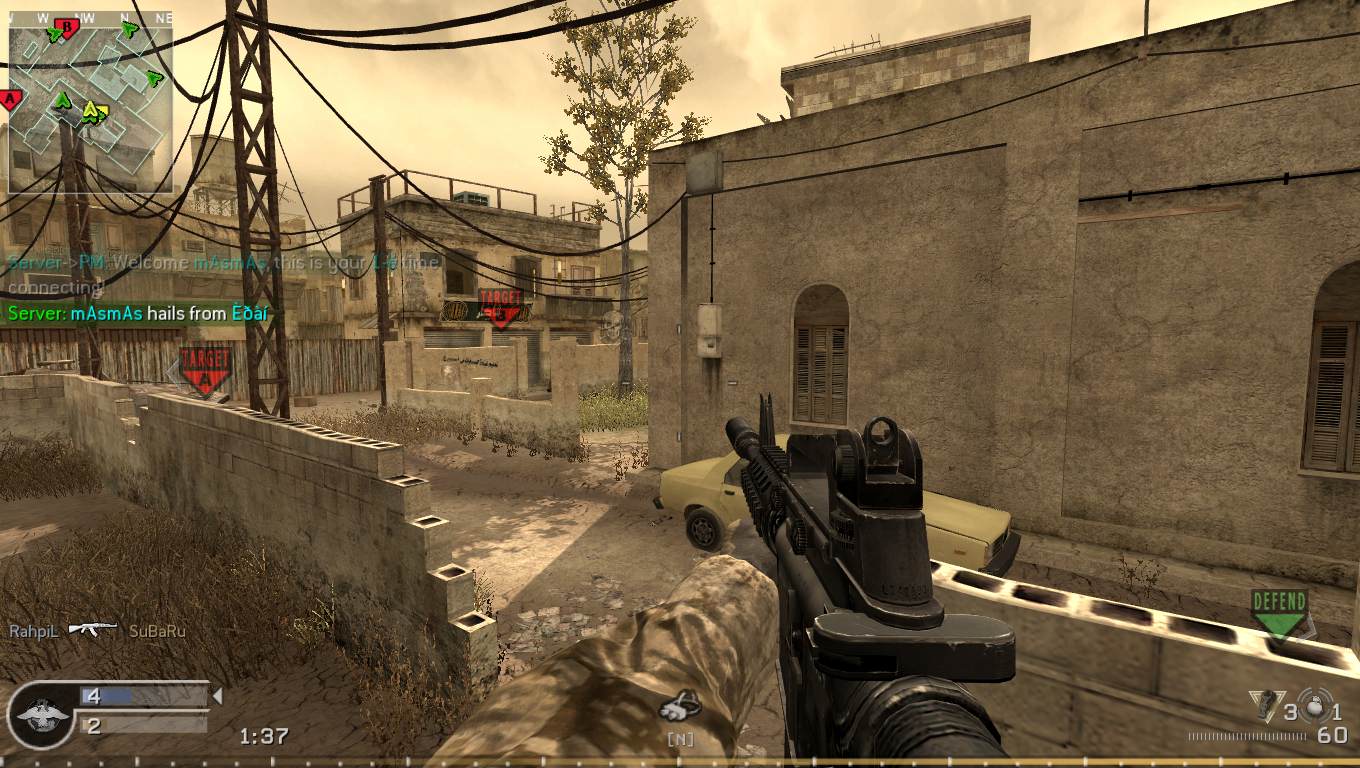
Task: Click the yellow player arrow on minimap
Action: (x=91, y=111)
